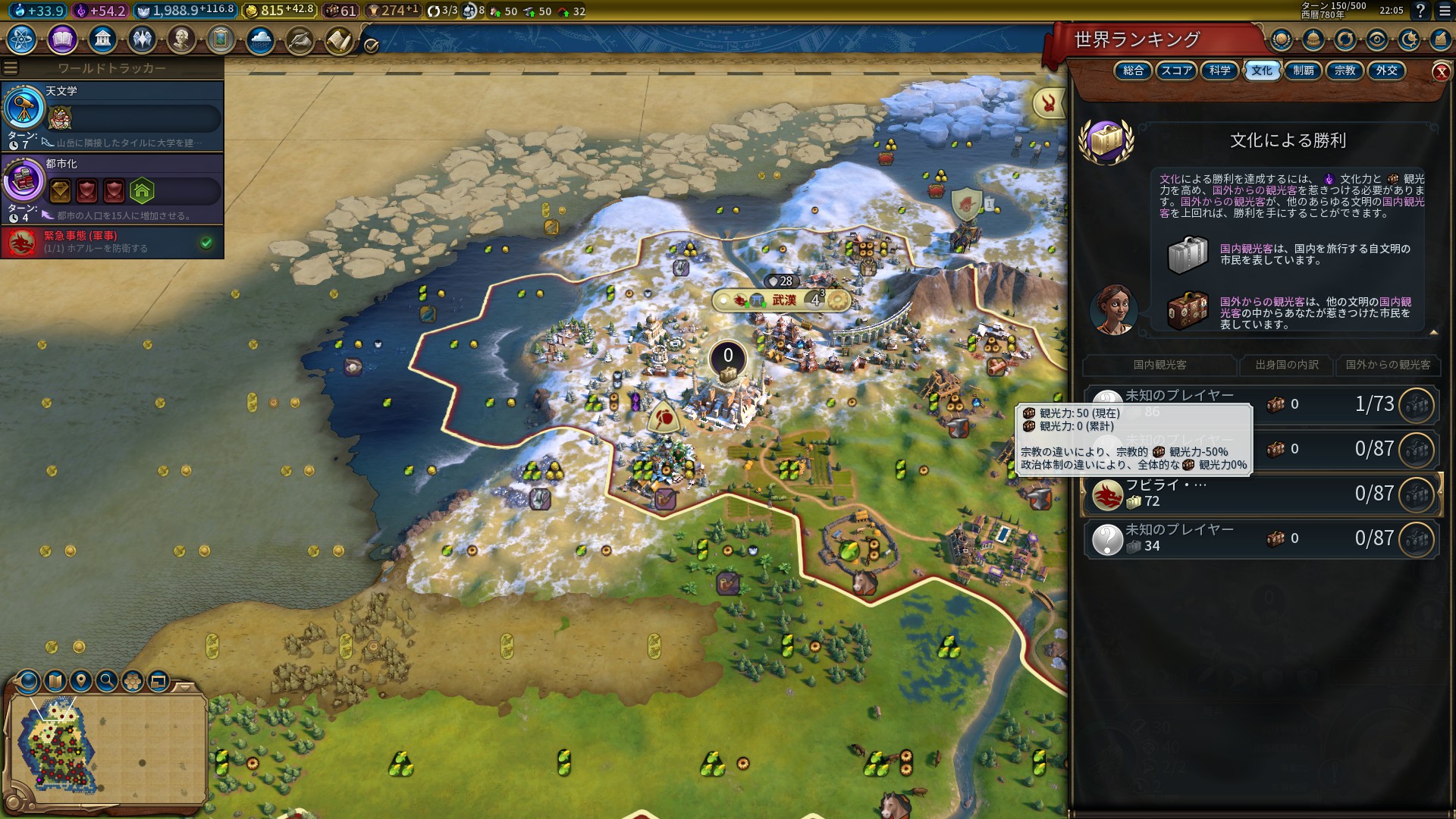This screenshot has height=819, width=1456.
Task: Select the フビライ player ranking row
Action: point(1260,494)
